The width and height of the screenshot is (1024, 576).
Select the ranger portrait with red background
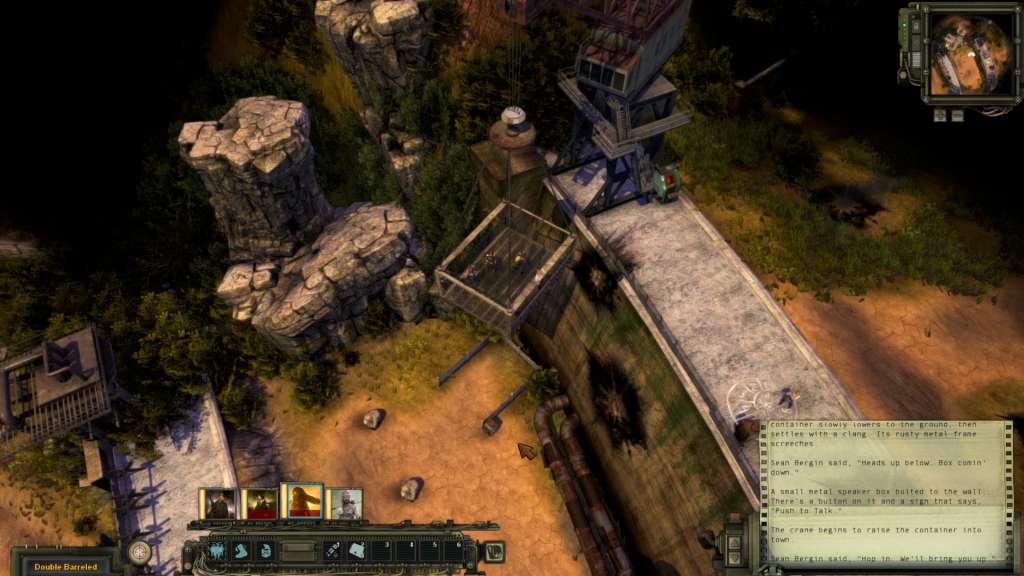click(x=260, y=503)
